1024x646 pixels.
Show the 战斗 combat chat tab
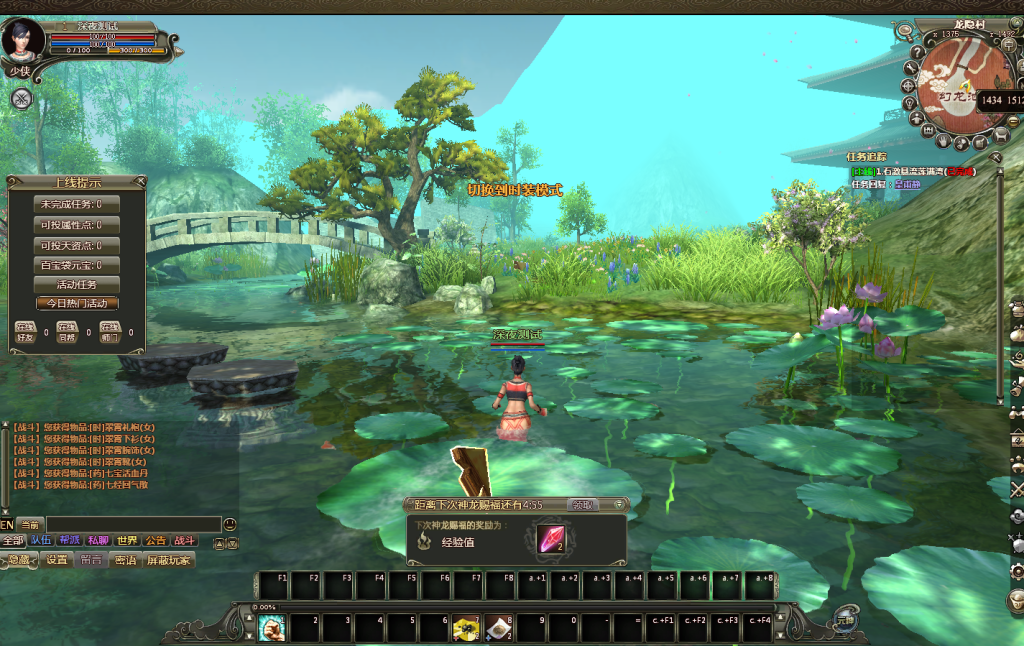tap(185, 541)
